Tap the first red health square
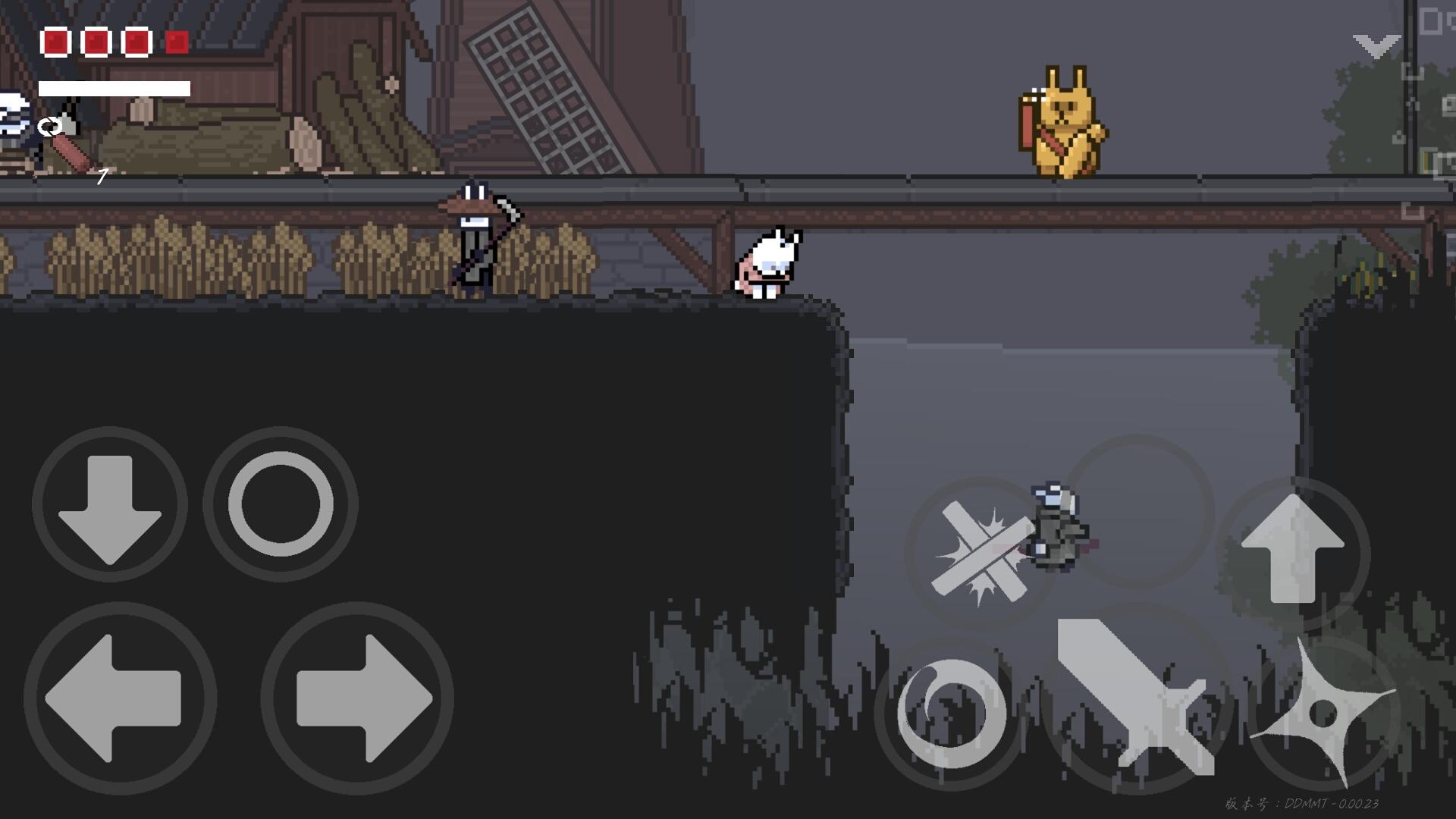1456x819 pixels. point(55,43)
